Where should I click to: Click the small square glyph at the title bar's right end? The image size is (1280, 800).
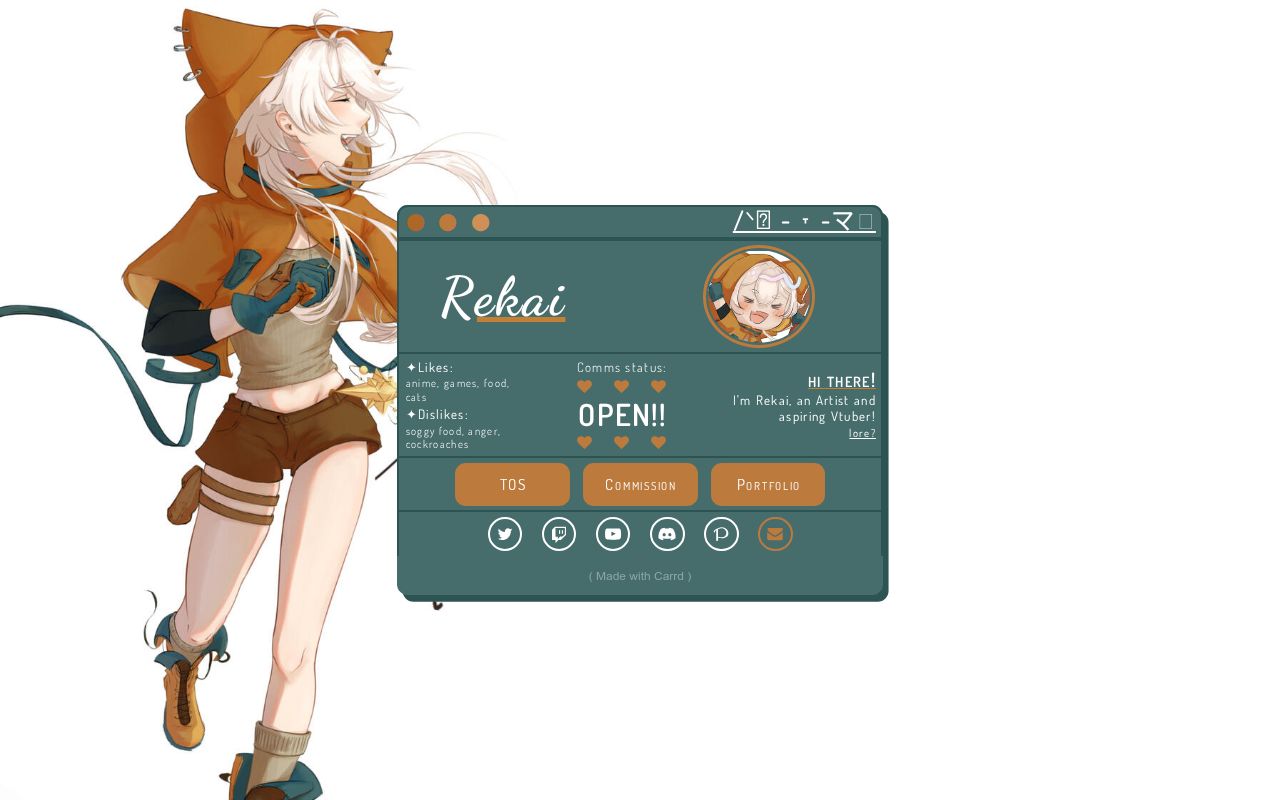(x=866, y=221)
